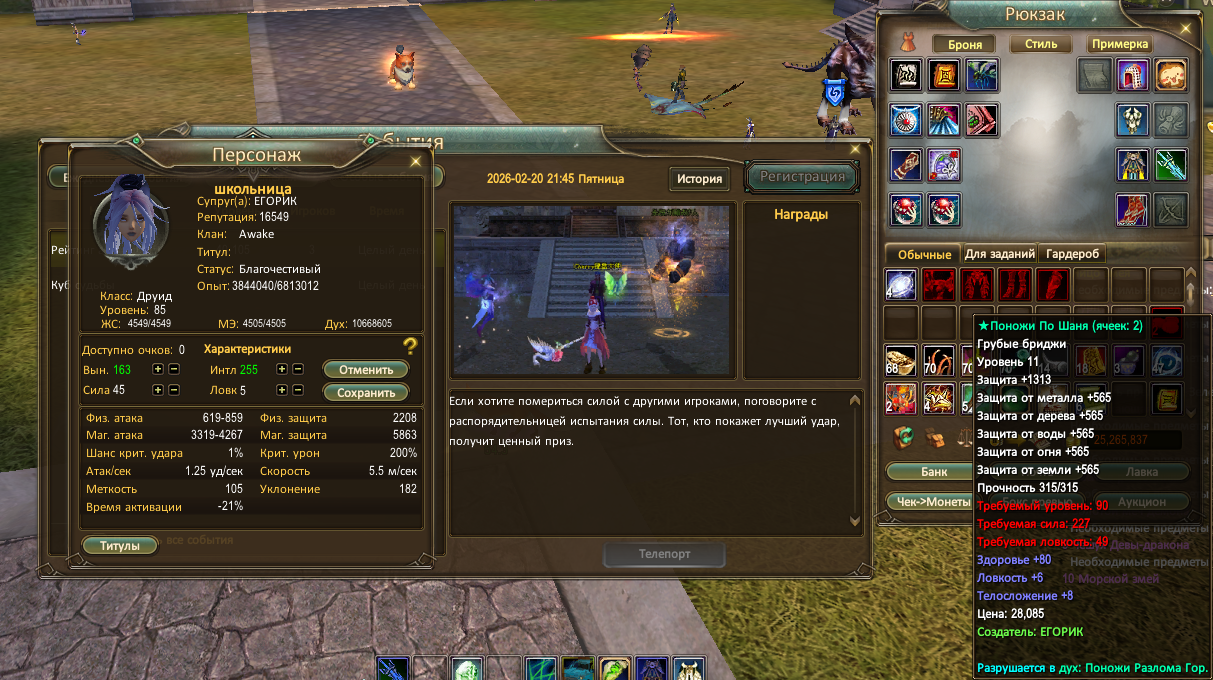The width and height of the screenshot is (1213, 680).
Task: Save stats with the Сохранить button
Action: [x=366, y=392]
